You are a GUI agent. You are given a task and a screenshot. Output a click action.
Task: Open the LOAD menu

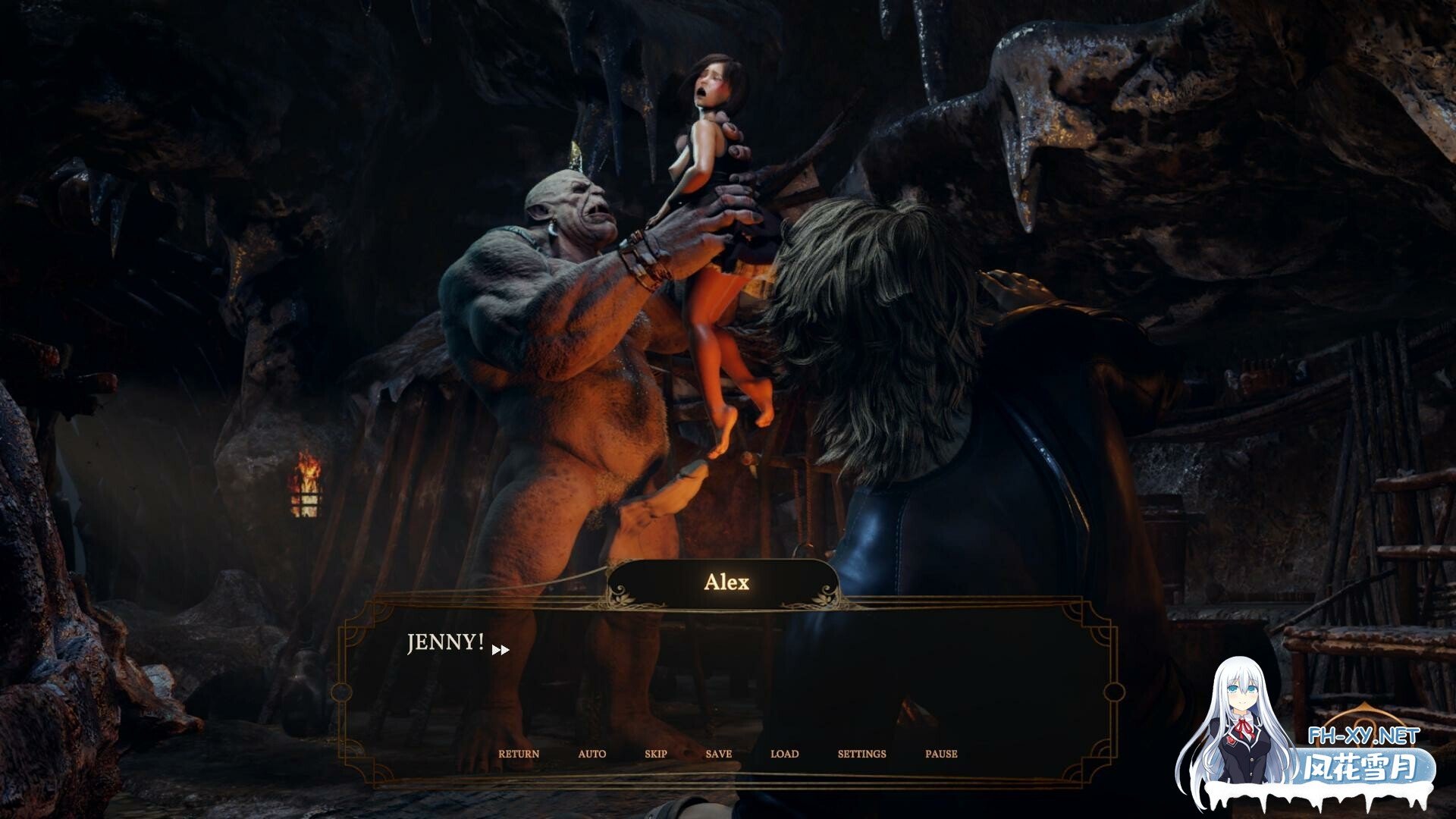coord(784,754)
